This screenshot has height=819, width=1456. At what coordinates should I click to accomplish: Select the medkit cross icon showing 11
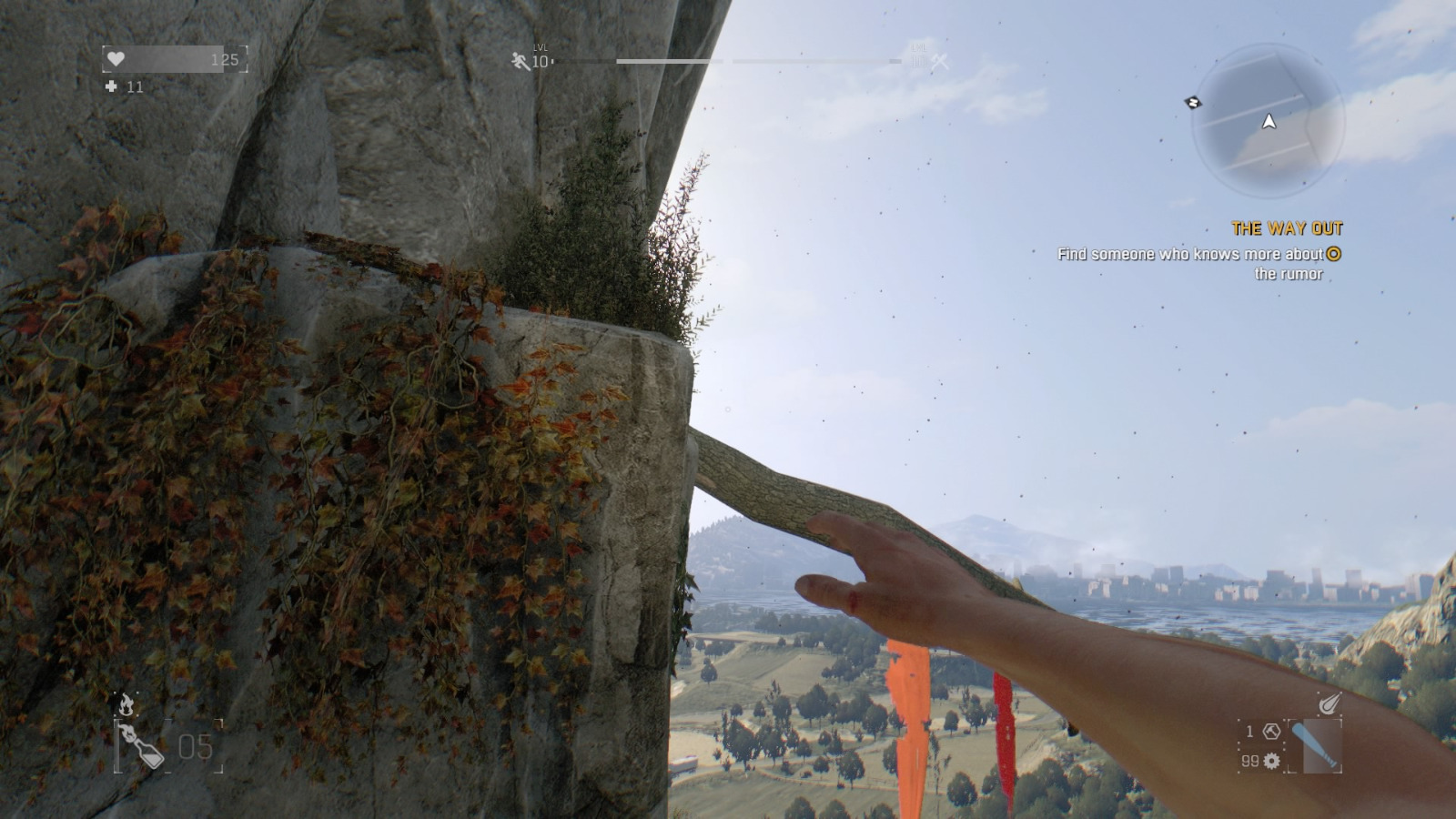[112, 87]
